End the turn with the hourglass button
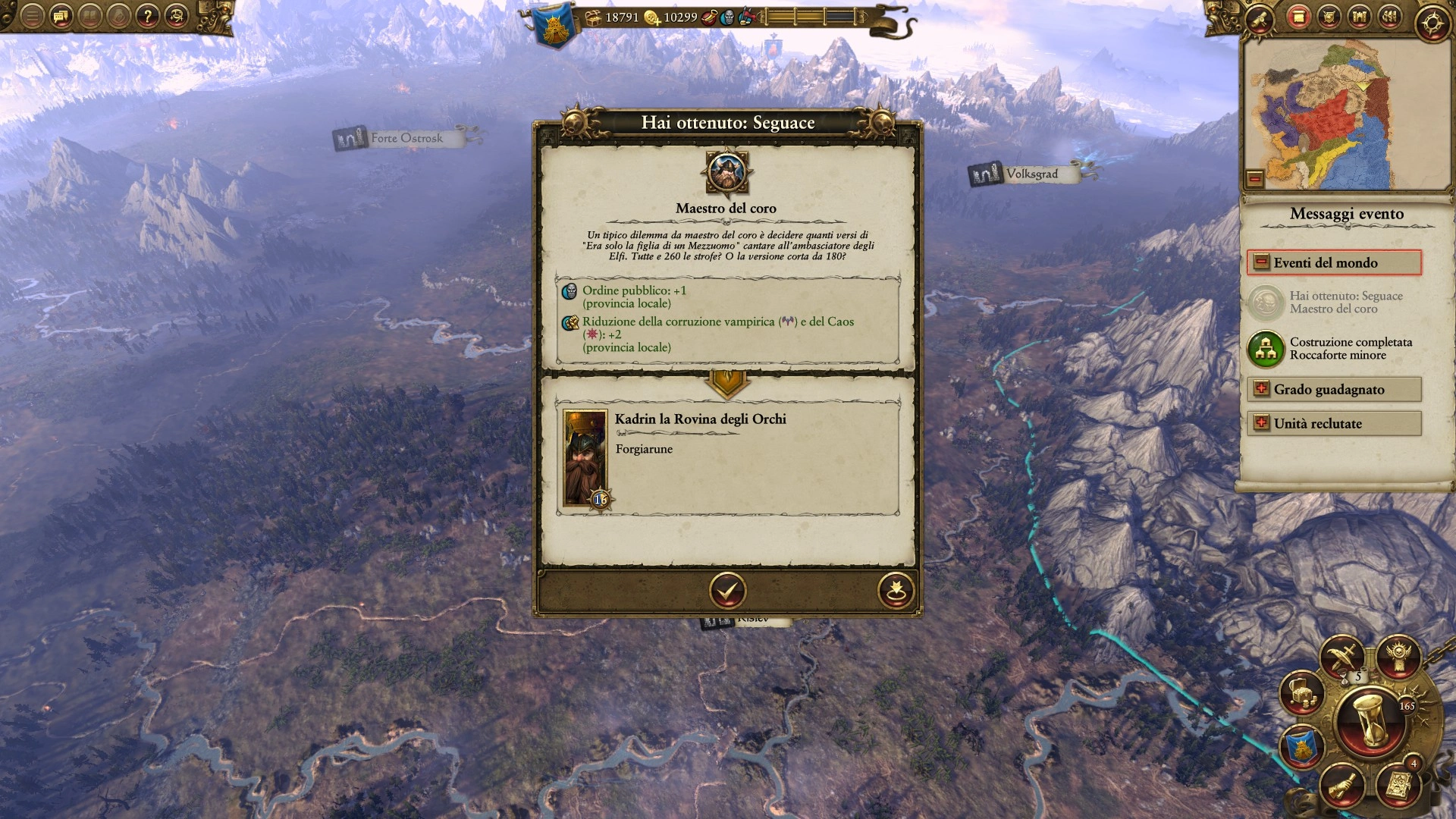 1371,722
